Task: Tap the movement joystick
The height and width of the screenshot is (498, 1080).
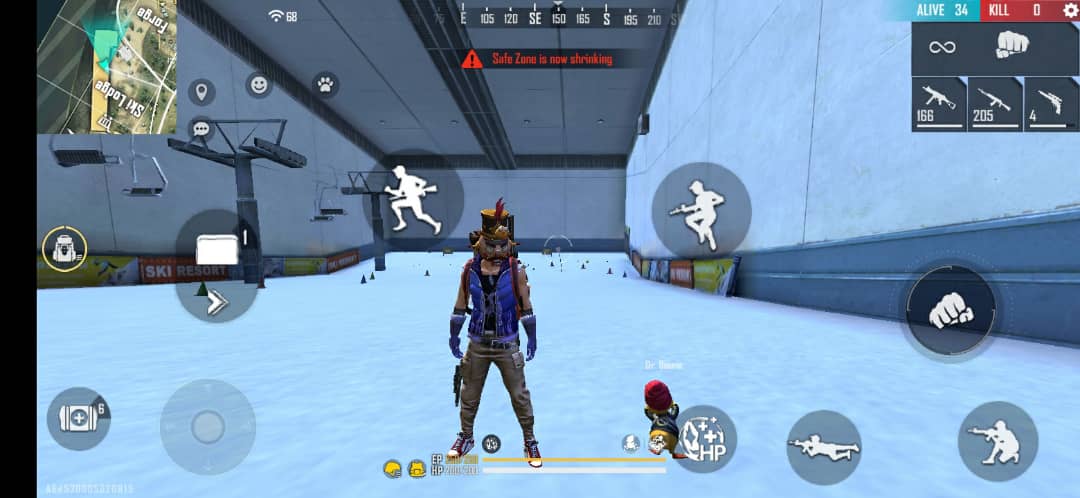Action: coord(207,427)
